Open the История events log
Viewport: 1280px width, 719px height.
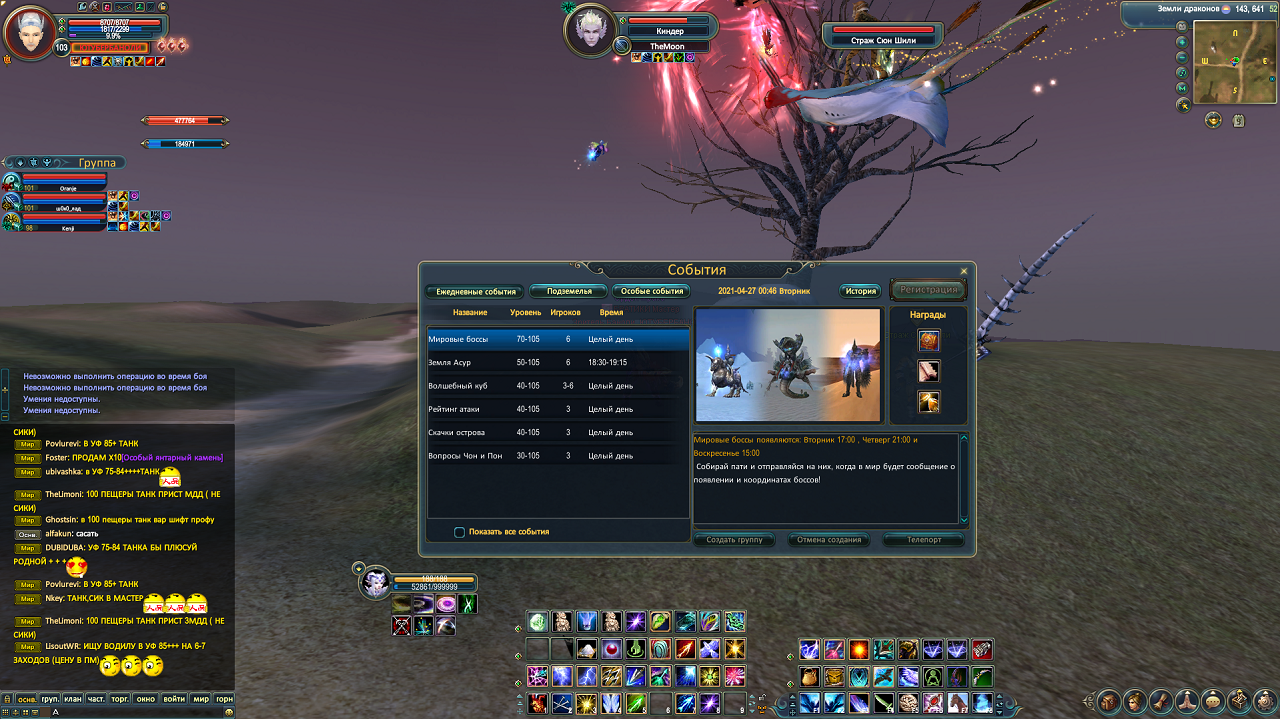point(860,291)
